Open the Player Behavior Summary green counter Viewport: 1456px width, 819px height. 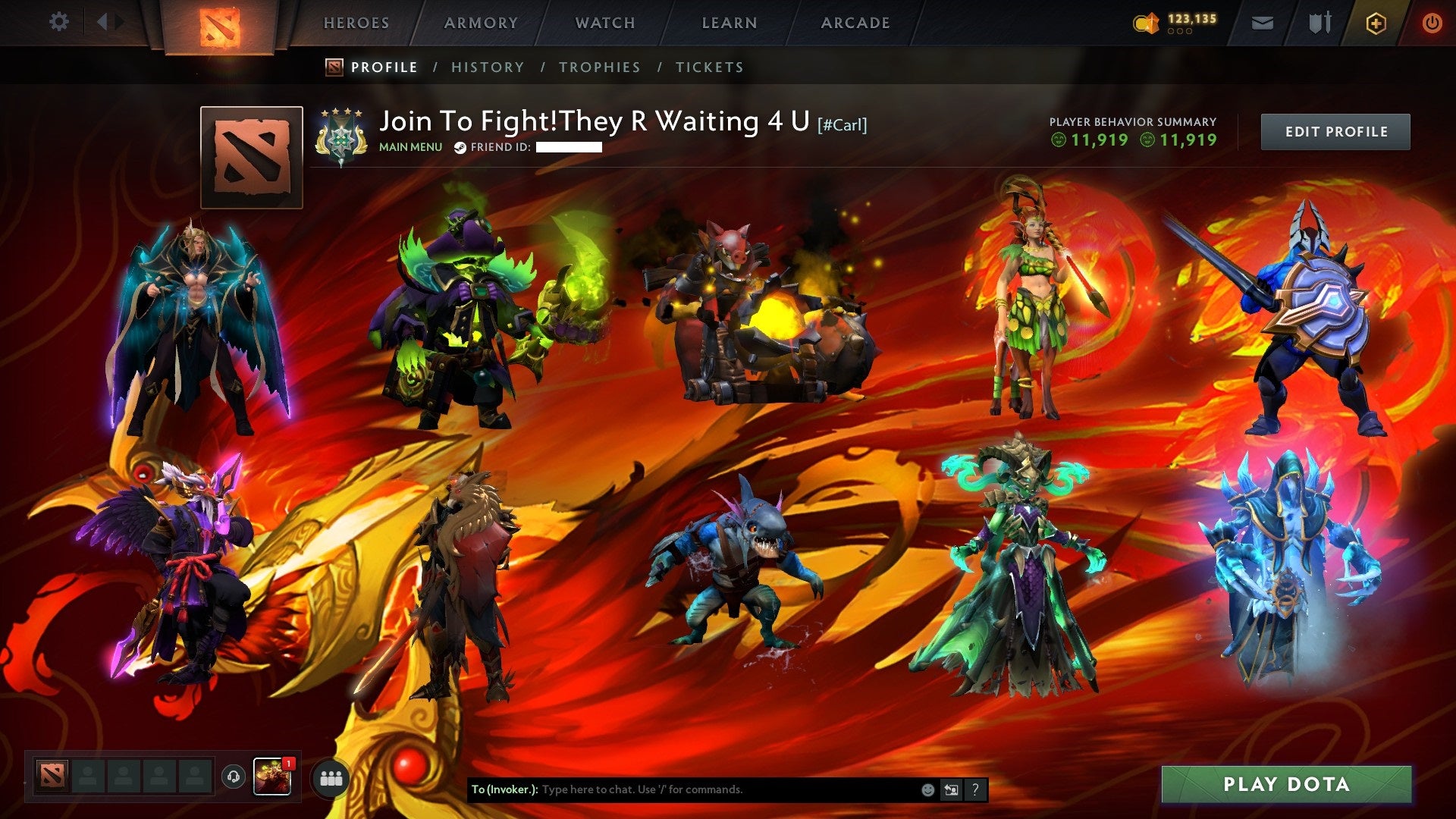1092,140
